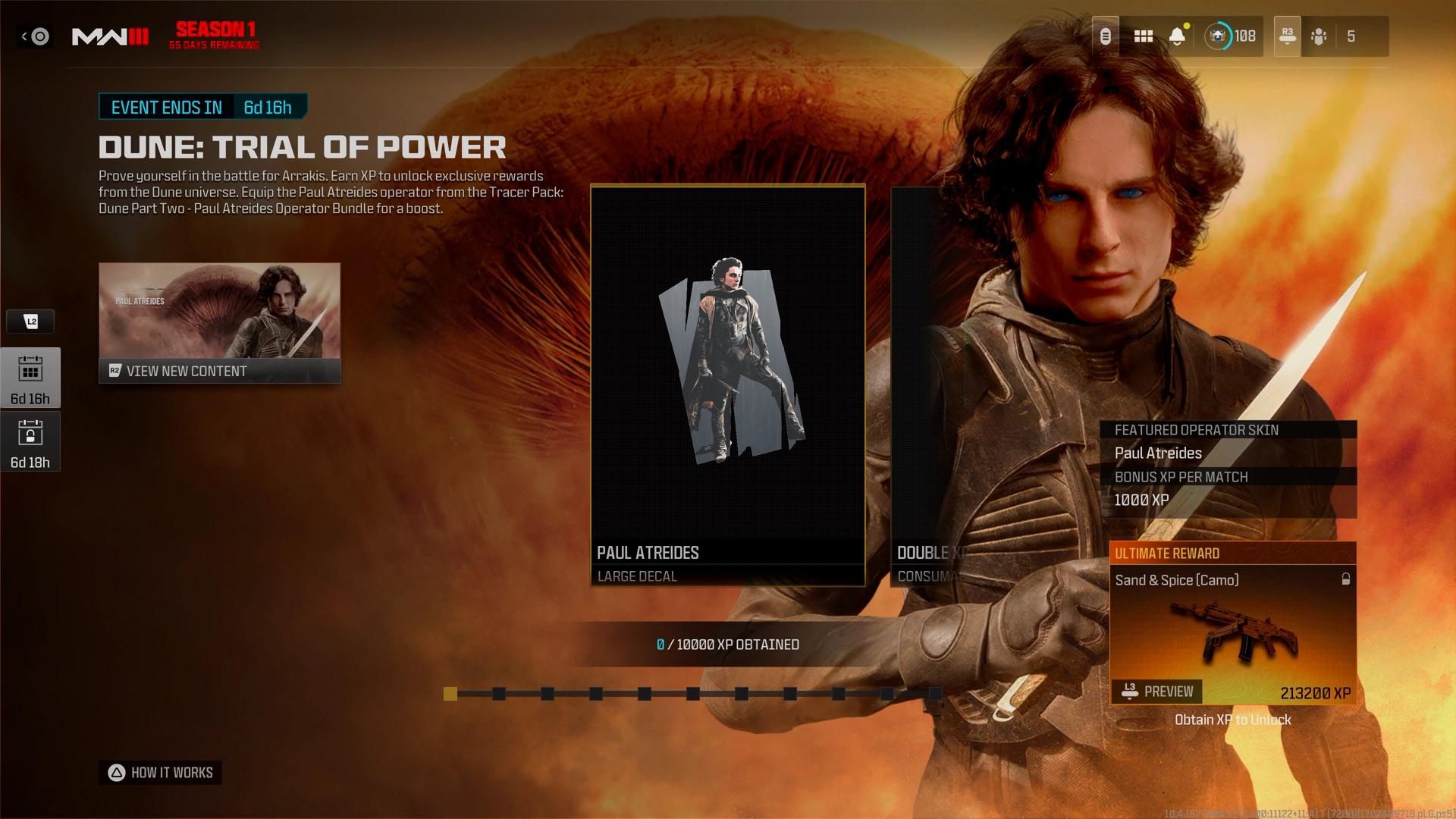Image resolution: width=1456 pixels, height=819 pixels.
Task: Open the level 108 player rank profile
Action: coord(1232,36)
